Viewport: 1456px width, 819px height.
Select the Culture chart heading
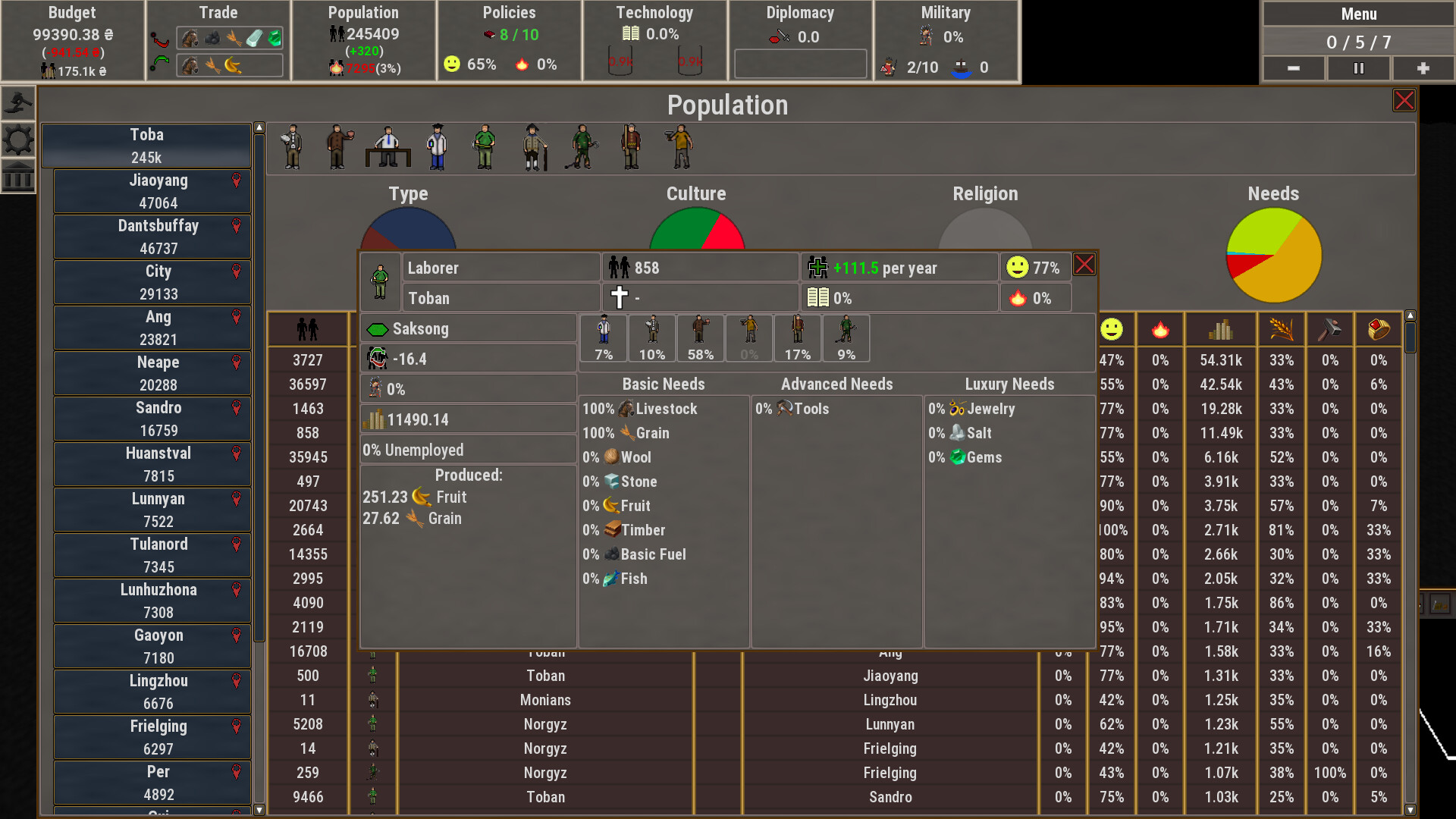click(695, 193)
